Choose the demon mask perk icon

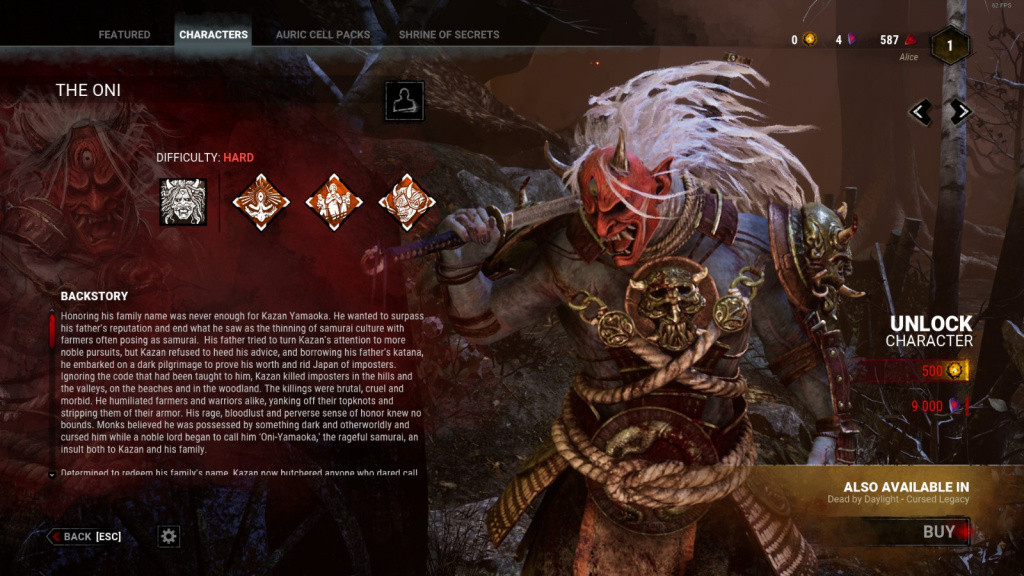[x=406, y=202]
